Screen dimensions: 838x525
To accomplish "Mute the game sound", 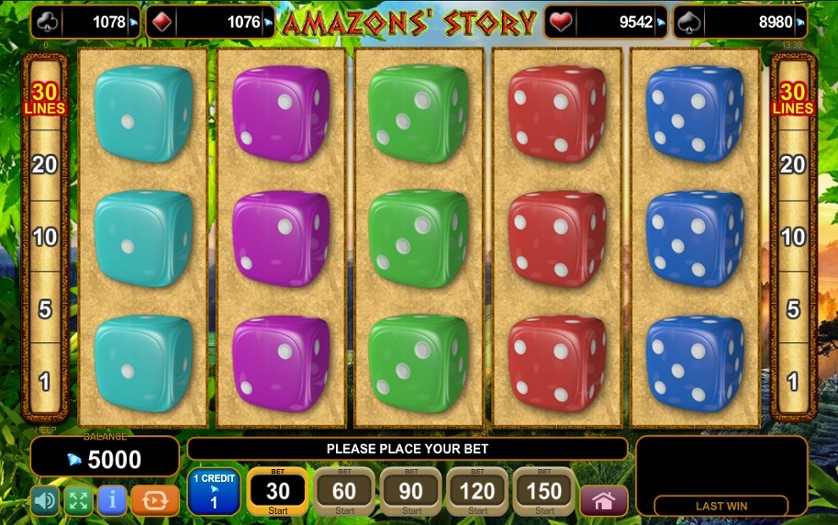I will click(x=45, y=499).
